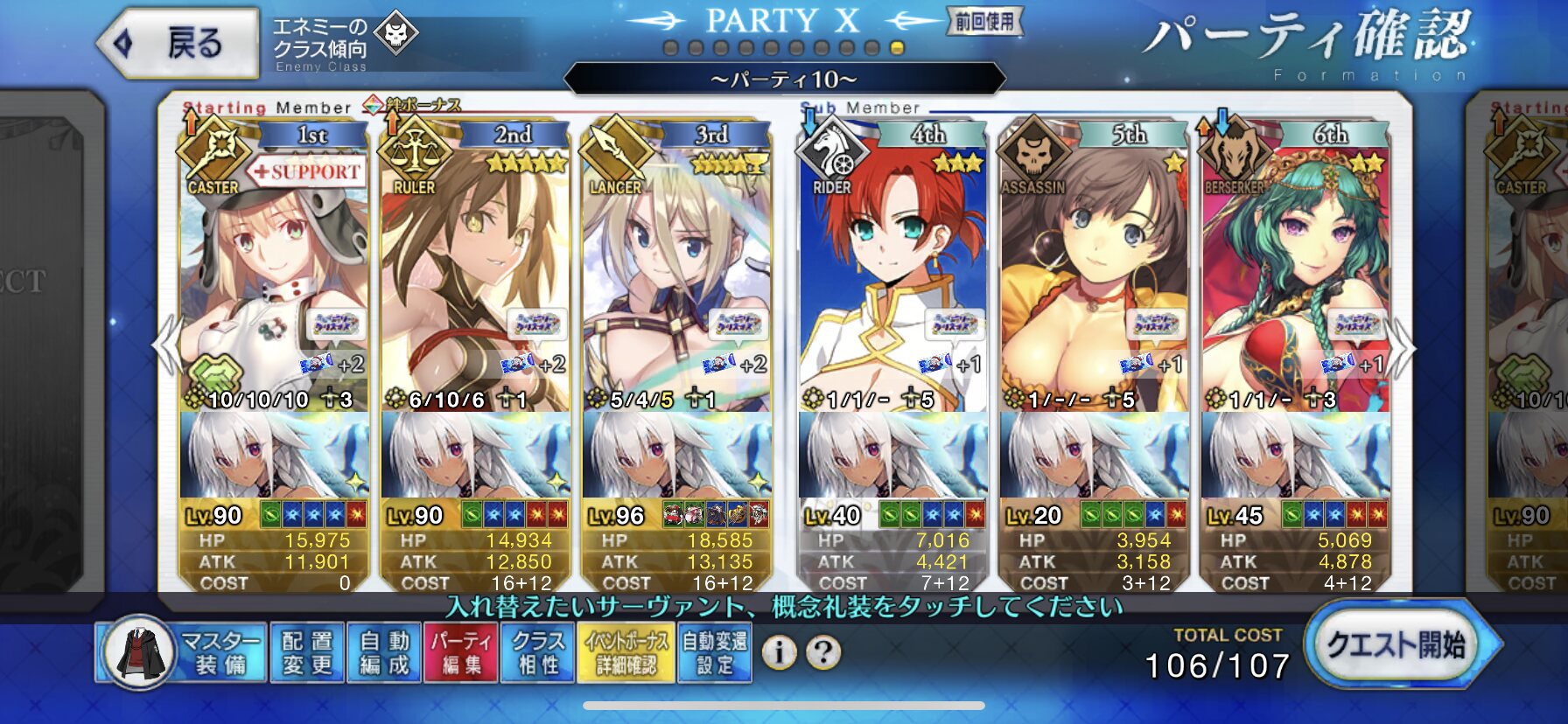Choose 配置変更 to rearrange positions
This screenshot has height=724, width=1568.
307,653
